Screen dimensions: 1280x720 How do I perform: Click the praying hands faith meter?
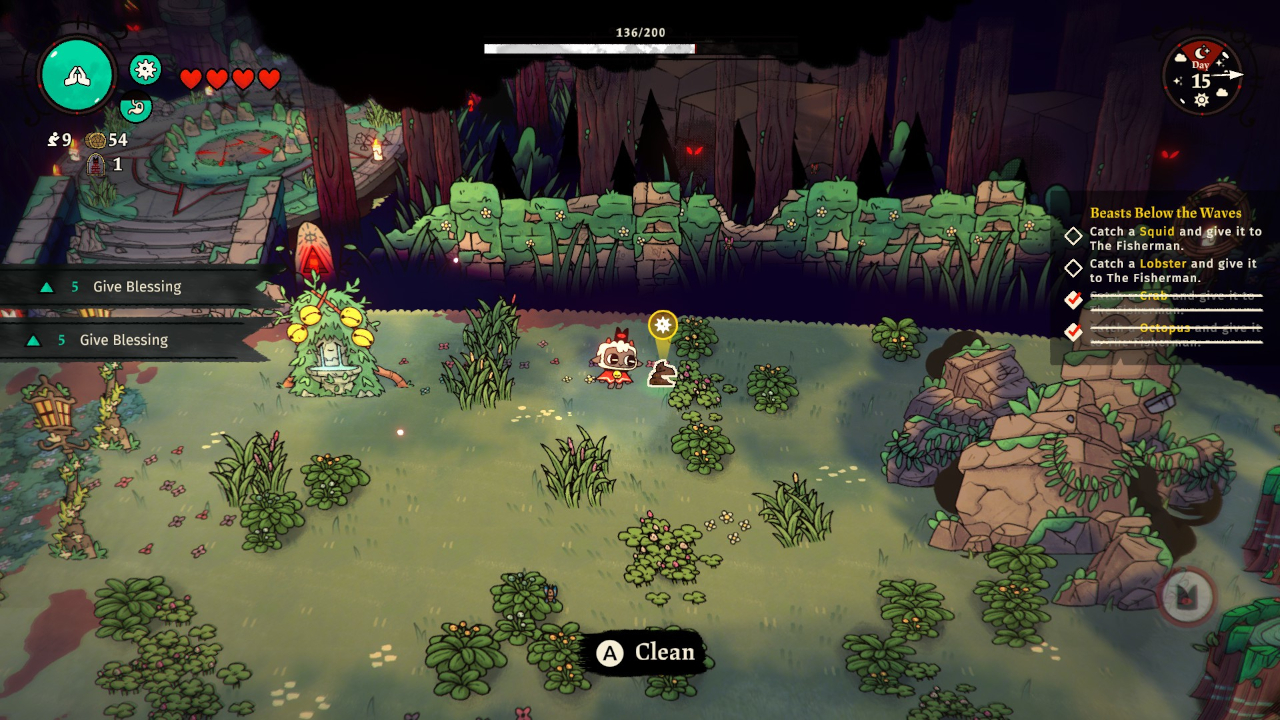point(76,75)
